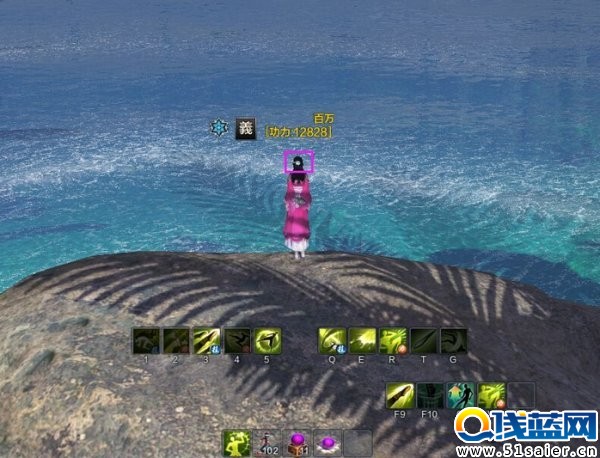The height and width of the screenshot is (458, 600).
Task: Use the purple orb on white flower
Action: (x=328, y=443)
